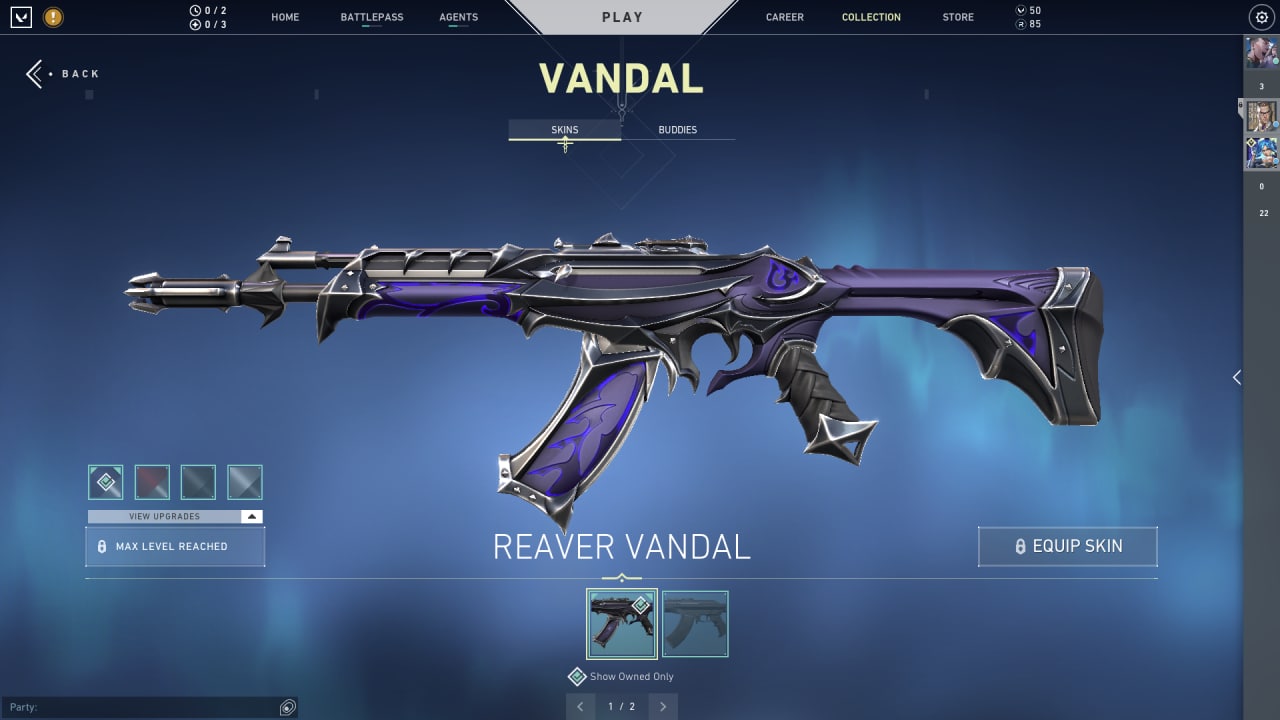The height and width of the screenshot is (720, 1280).
Task: Collapse the View Upgrades panel
Action: point(252,516)
